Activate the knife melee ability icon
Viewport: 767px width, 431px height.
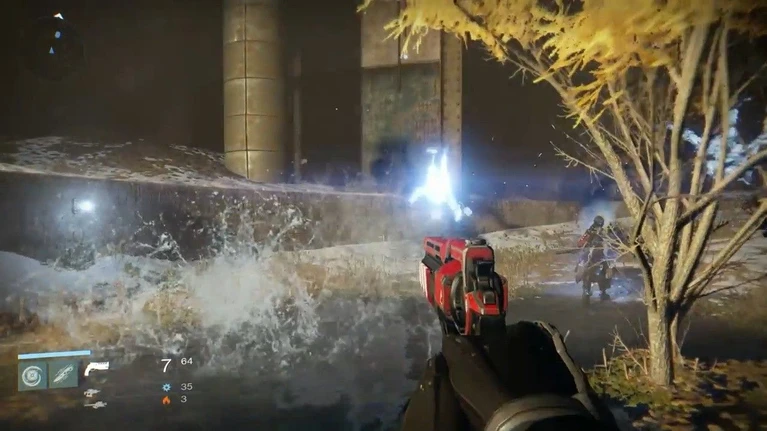63,375
